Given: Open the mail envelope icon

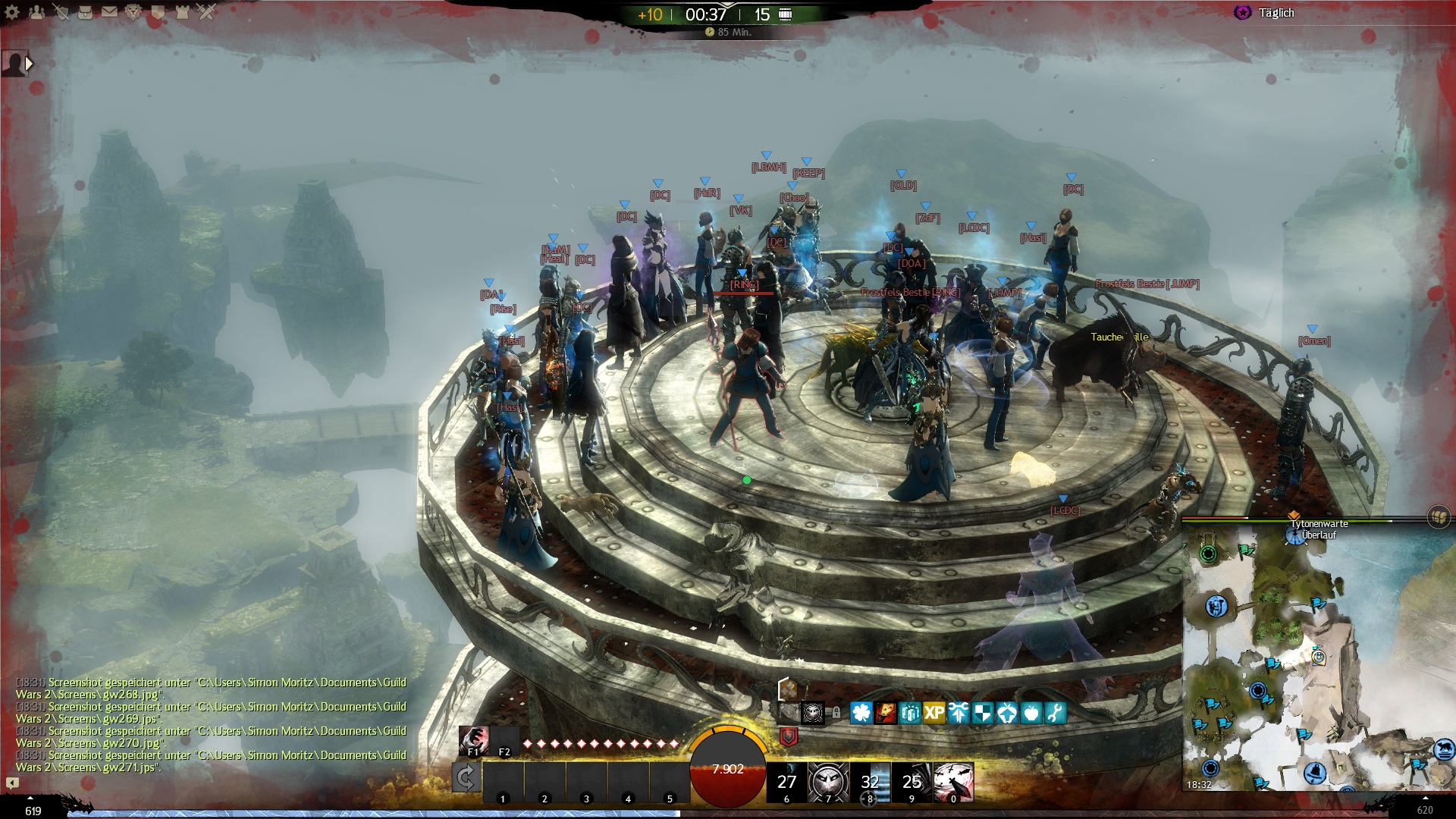Looking at the screenshot, I should click(109, 12).
